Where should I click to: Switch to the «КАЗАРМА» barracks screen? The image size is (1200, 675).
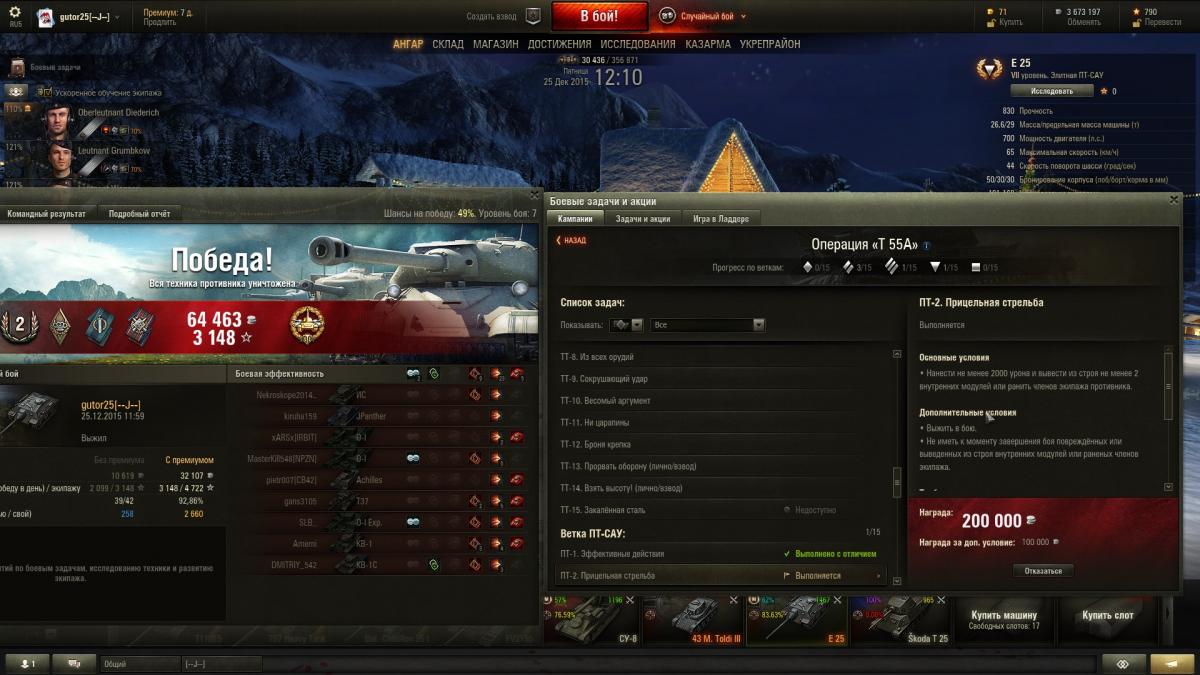(707, 44)
